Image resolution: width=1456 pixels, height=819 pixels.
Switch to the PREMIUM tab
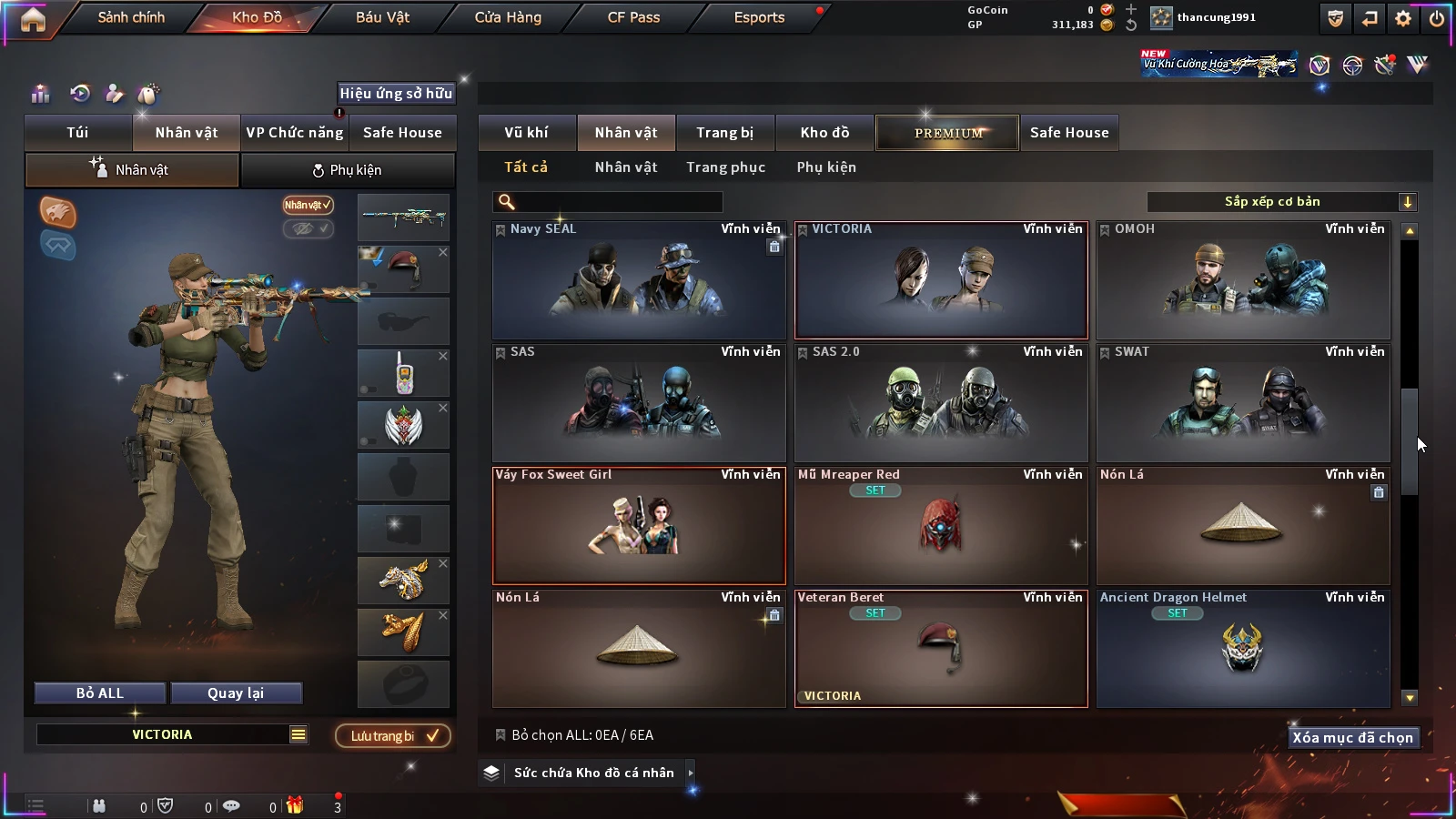[947, 133]
